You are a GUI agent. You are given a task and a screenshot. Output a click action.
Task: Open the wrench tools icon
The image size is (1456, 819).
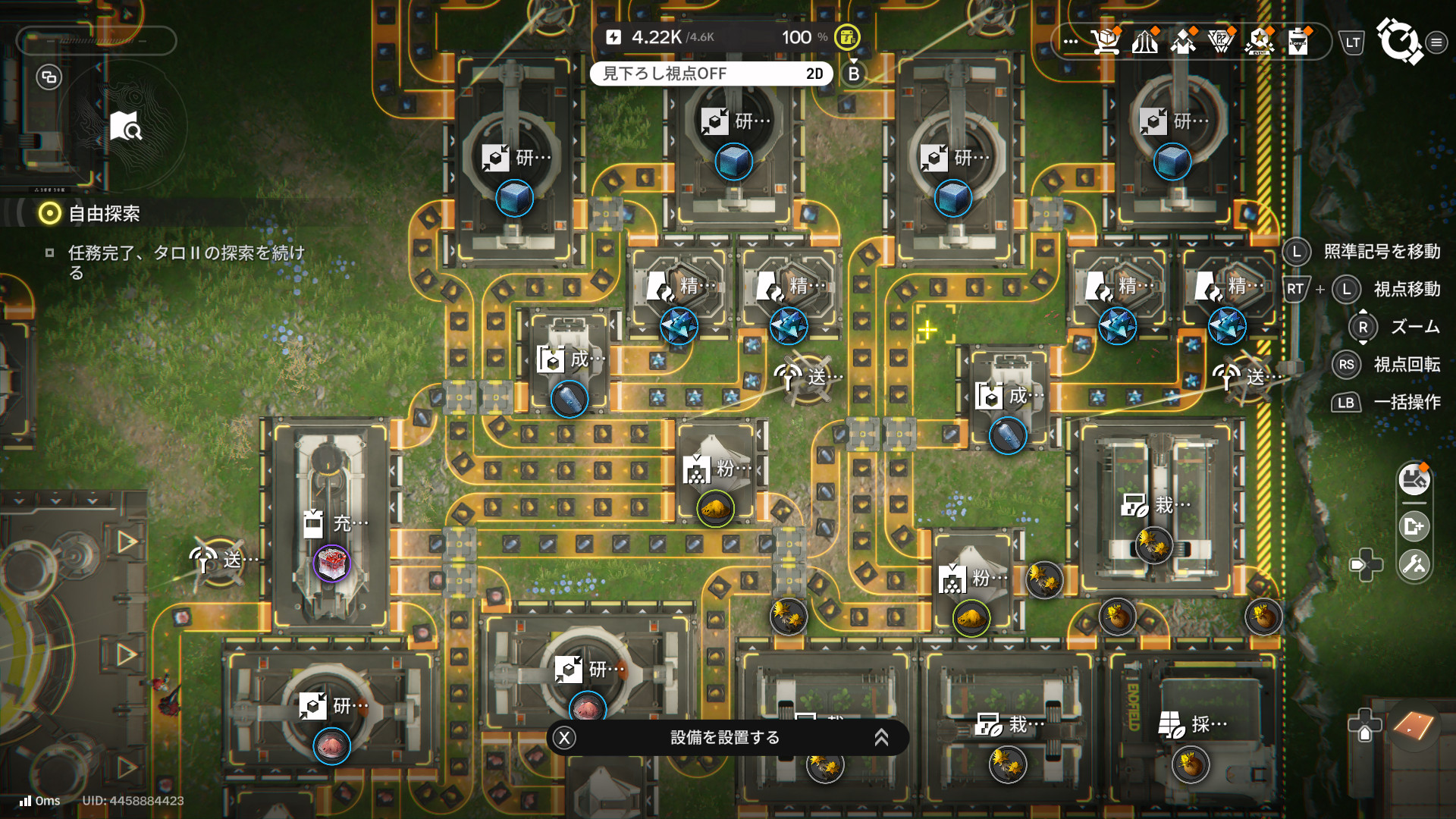coord(1414,564)
